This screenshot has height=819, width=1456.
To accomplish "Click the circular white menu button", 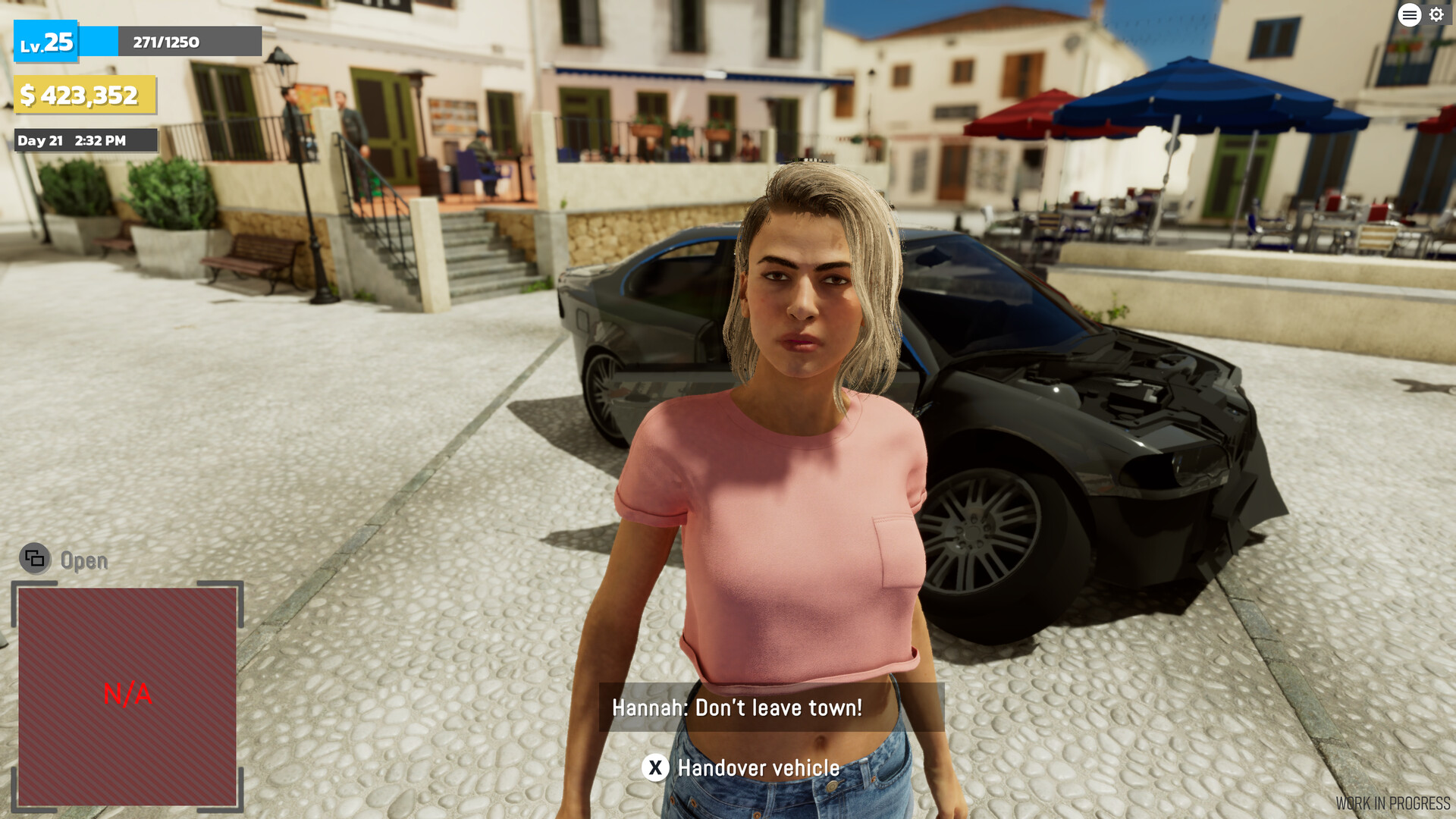I will (1409, 14).
